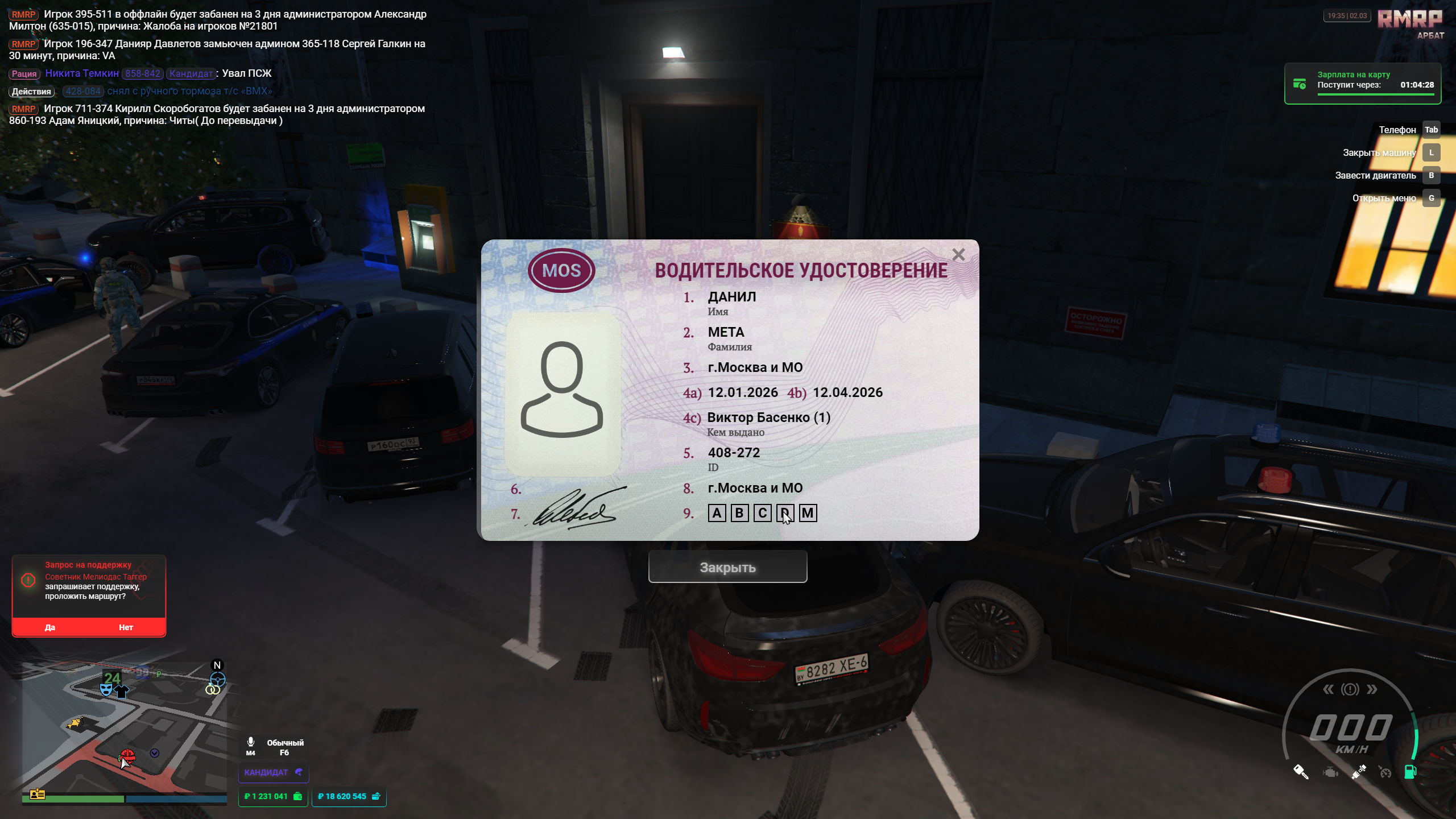Viewport: 1456px width, 819px height.
Task: Open the minimap
Action: click(124, 728)
